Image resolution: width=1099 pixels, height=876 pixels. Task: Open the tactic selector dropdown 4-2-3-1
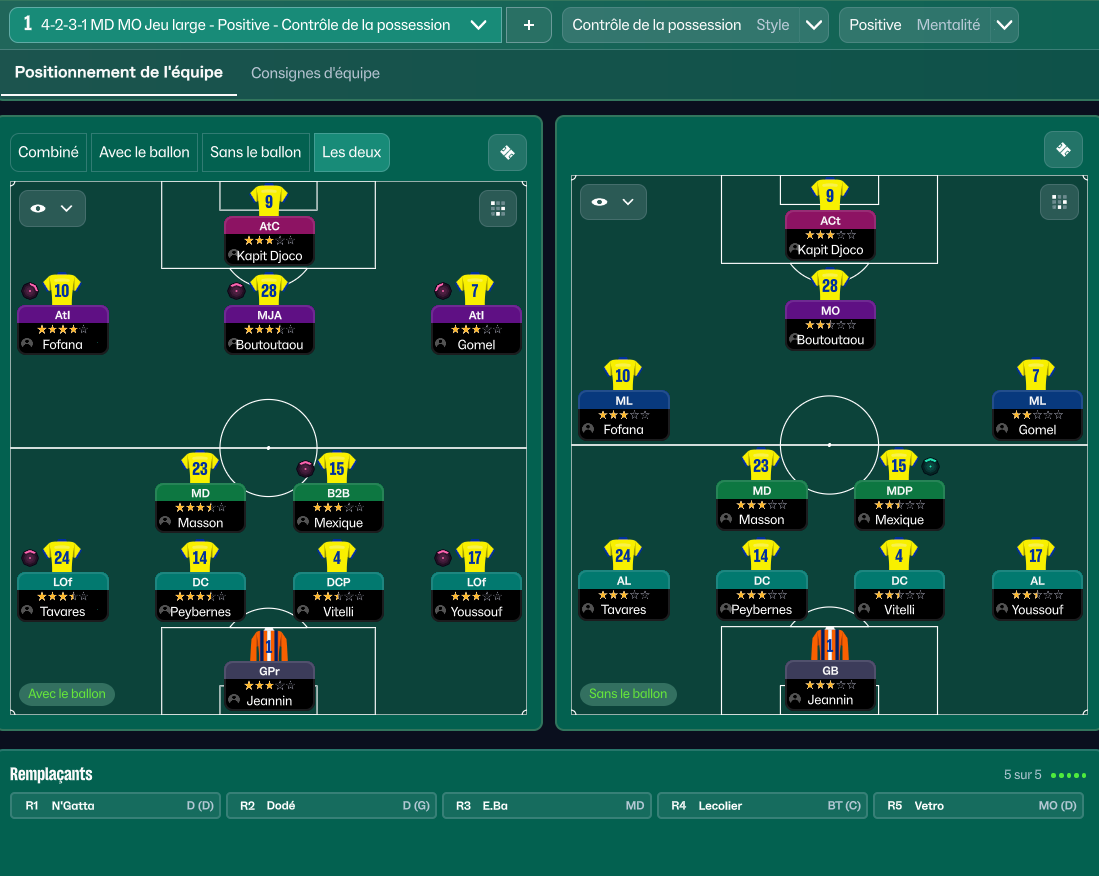coord(478,25)
